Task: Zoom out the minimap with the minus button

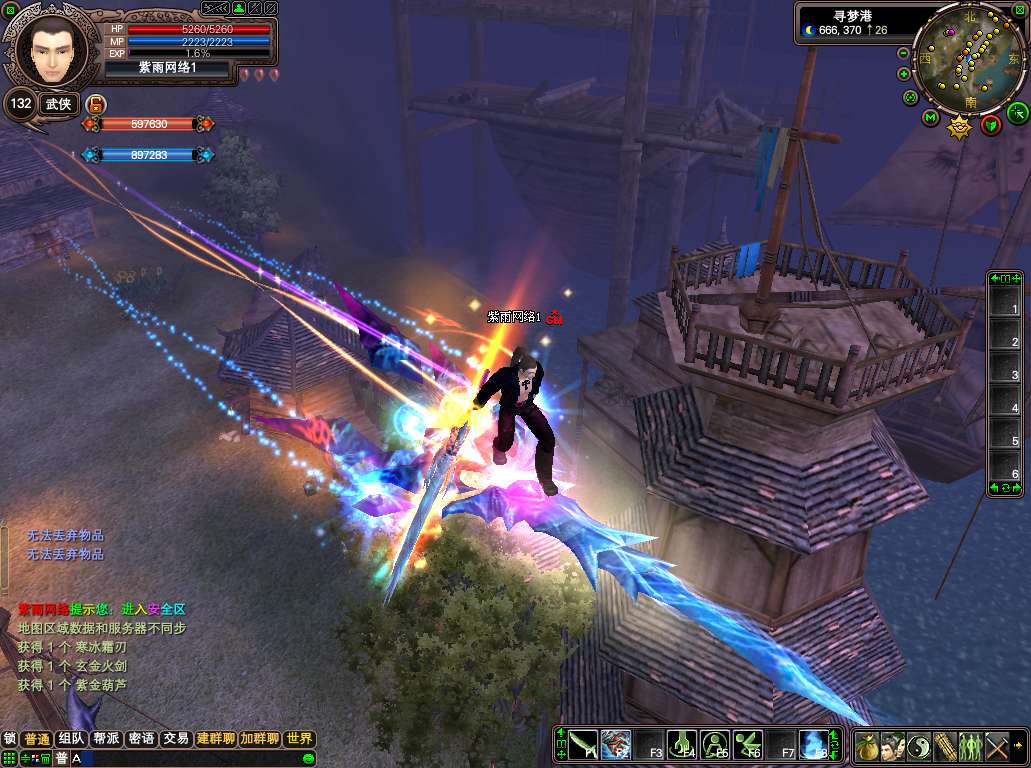Action: (904, 53)
